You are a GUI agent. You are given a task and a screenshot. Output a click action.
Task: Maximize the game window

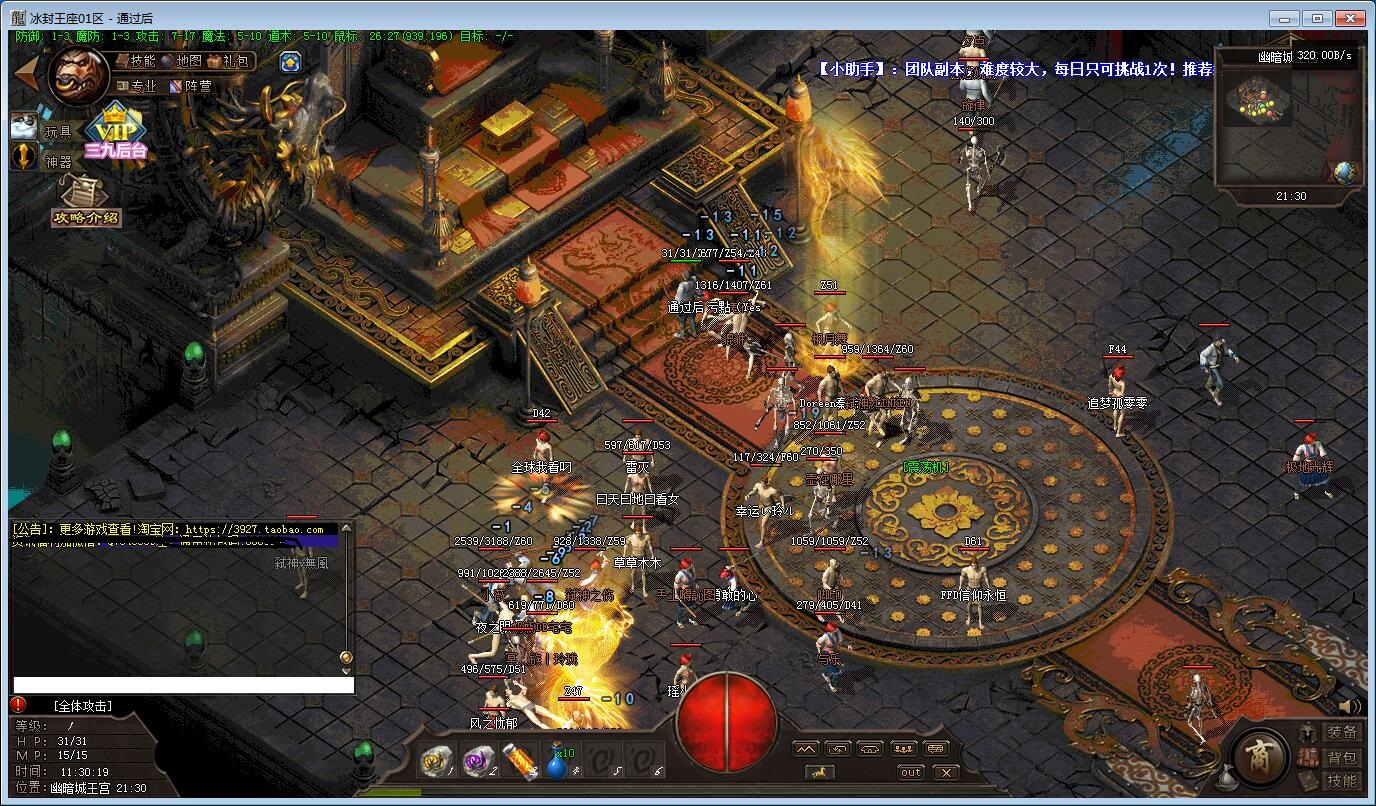pos(1317,18)
